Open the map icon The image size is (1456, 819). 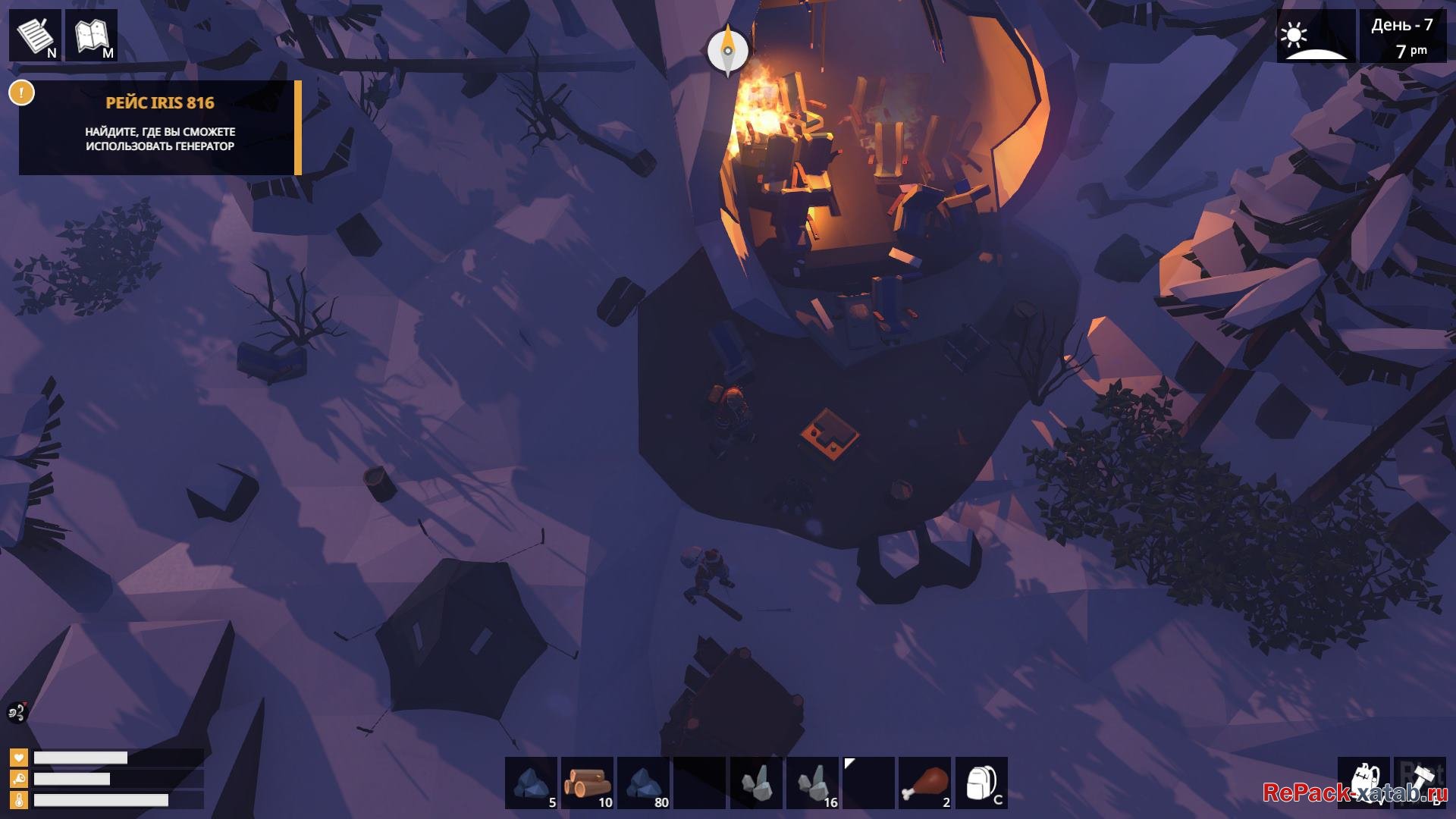point(92,35)
